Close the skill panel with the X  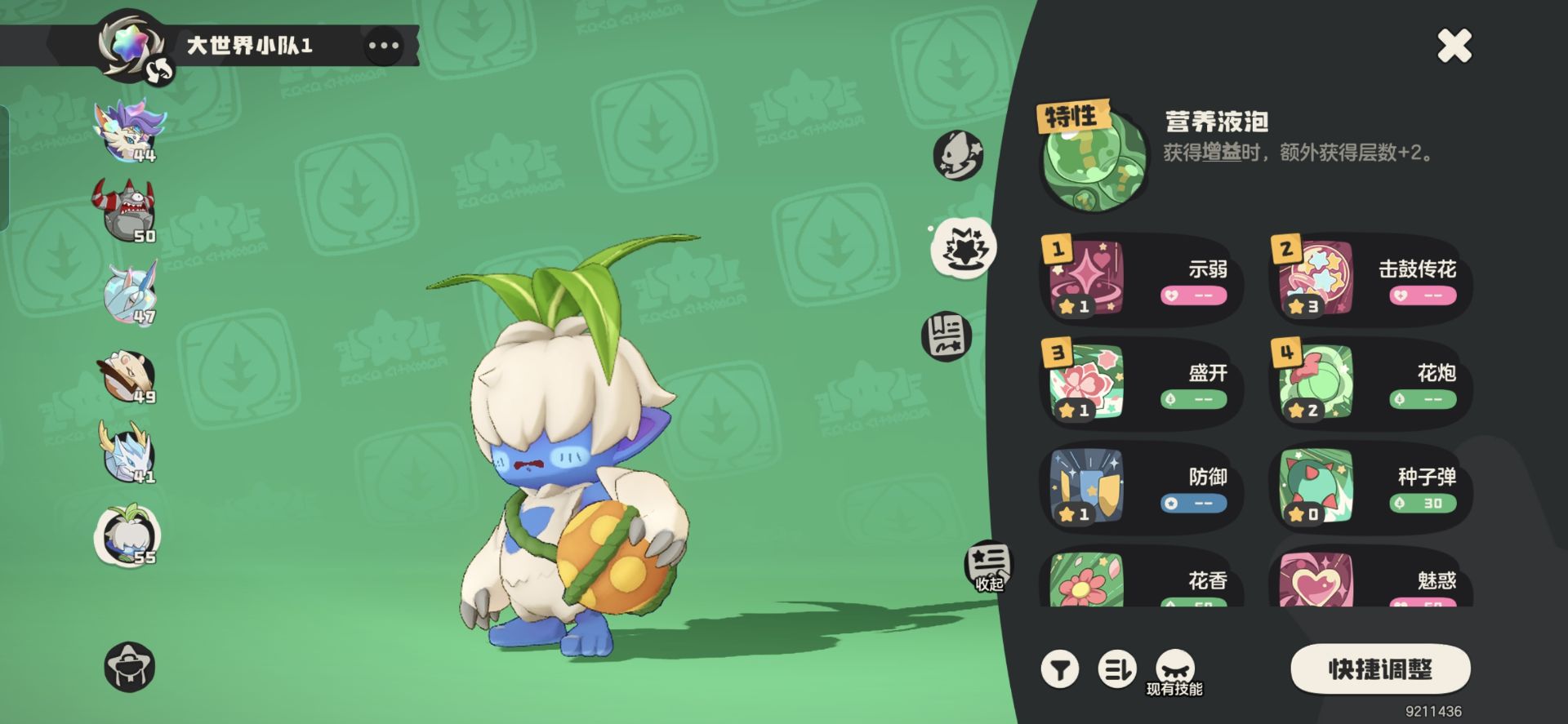pyautogui.click(x=1454, y=46)
